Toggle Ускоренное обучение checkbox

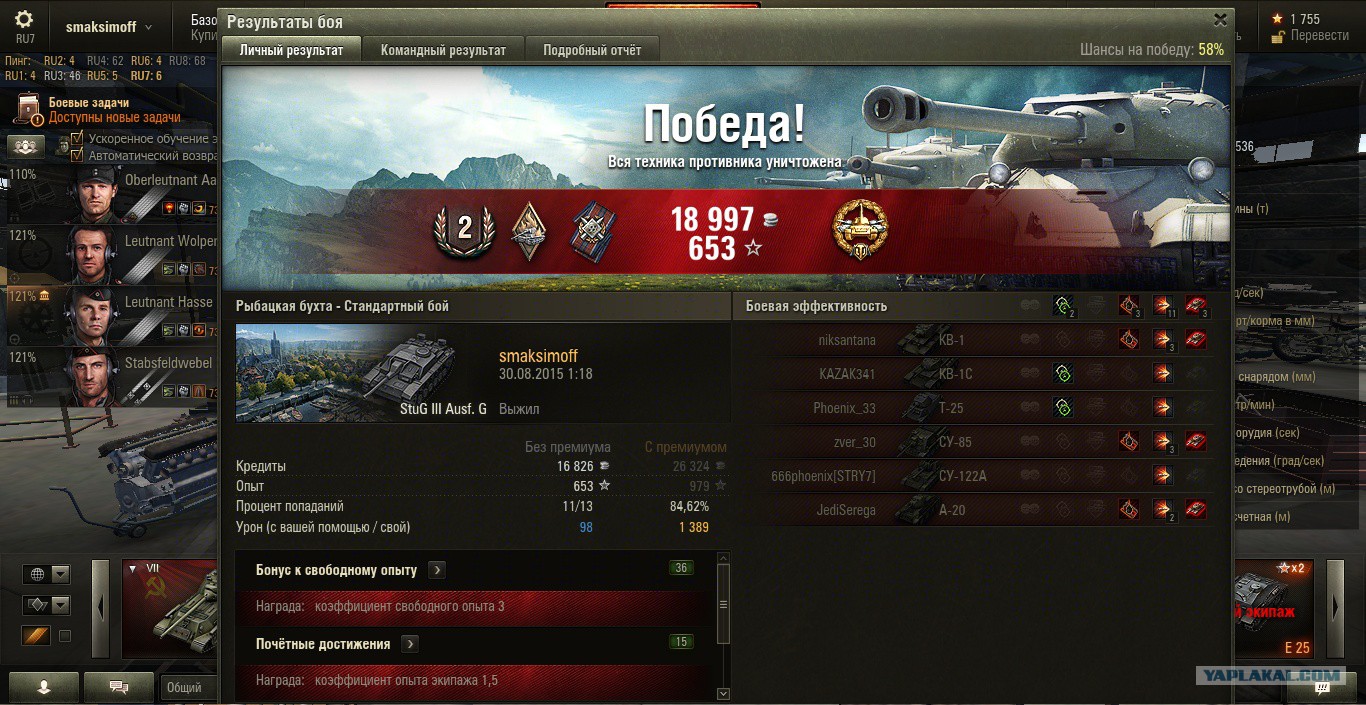click(76, 139)
